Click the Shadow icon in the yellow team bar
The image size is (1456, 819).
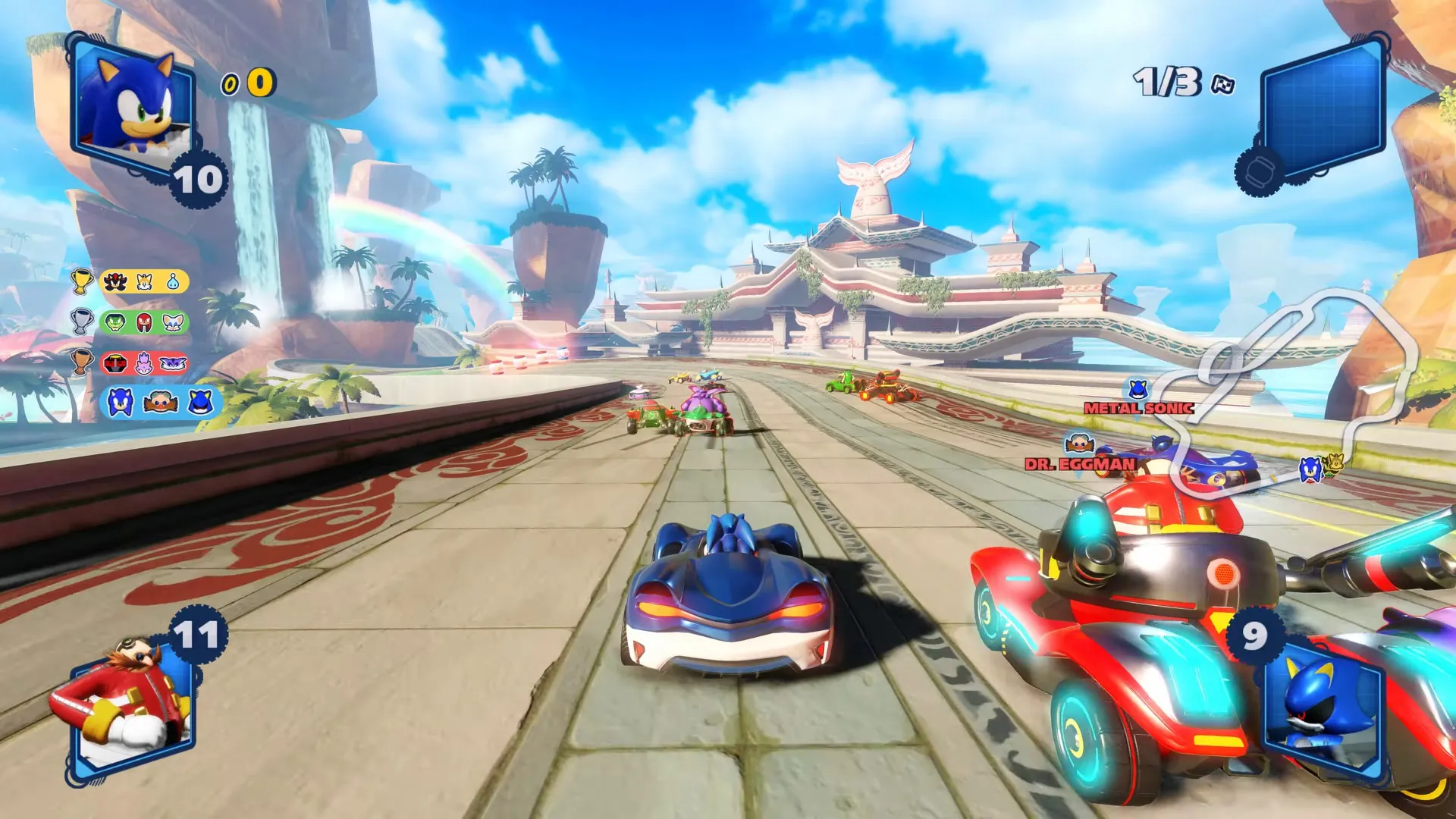pos(115,281)
